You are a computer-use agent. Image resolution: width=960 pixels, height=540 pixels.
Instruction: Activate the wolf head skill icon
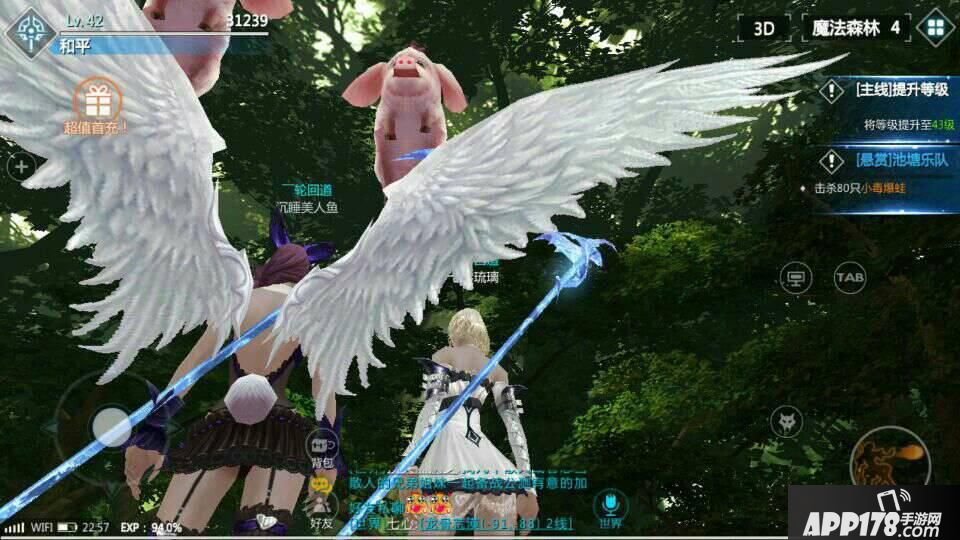coord(788,421)
